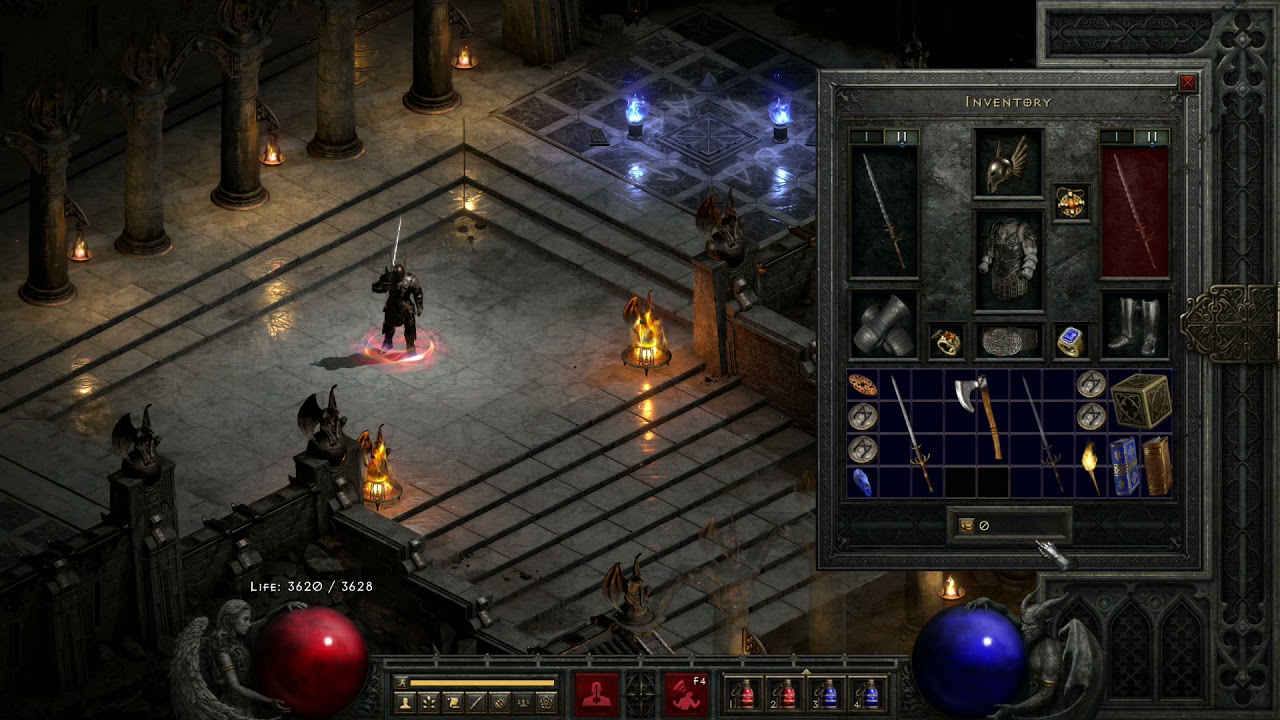Select the blue tome in inventory
Image resolution: width=1280 pixels, height=720 pixels.
click(x=1123, y=465)
